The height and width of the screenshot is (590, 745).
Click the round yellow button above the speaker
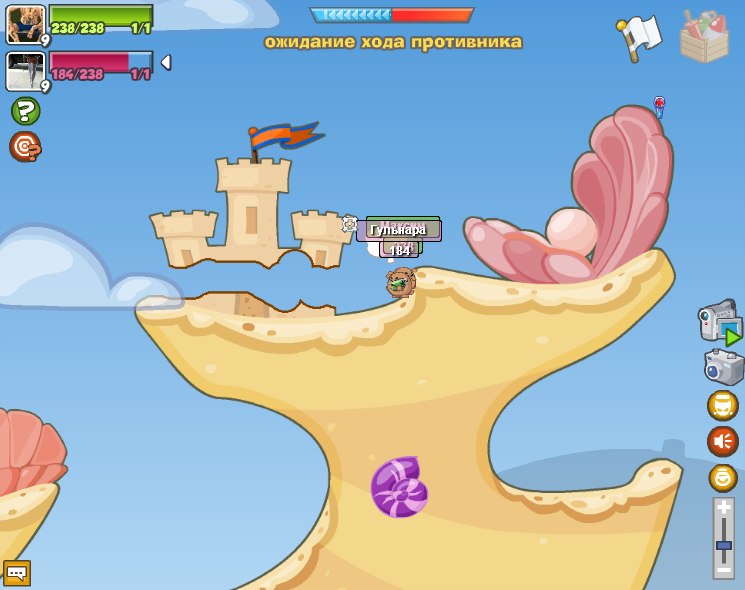click(722, 405)
